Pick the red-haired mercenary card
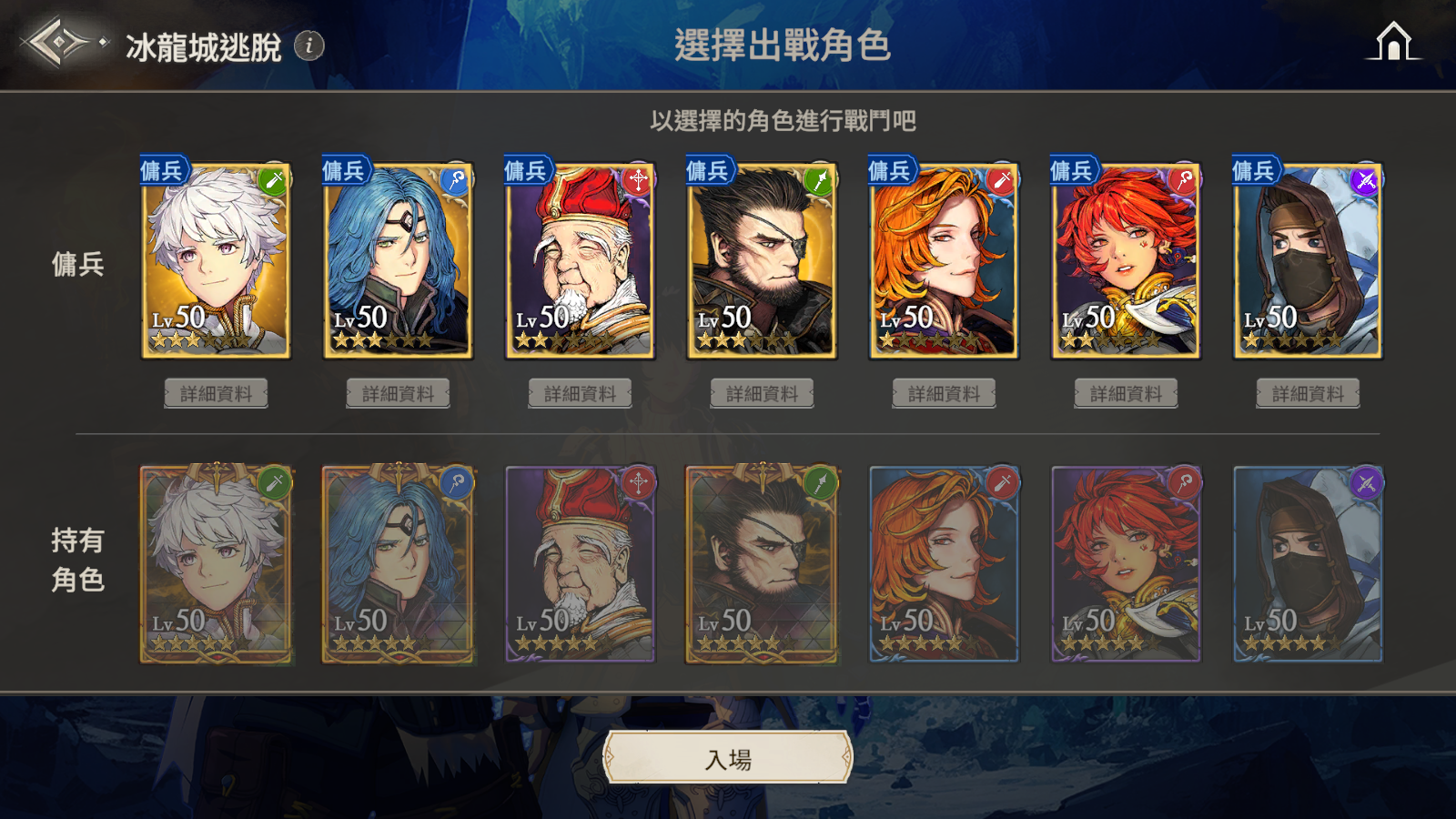The height and width of the screenshot is (819, 1456). (1127, 261)
